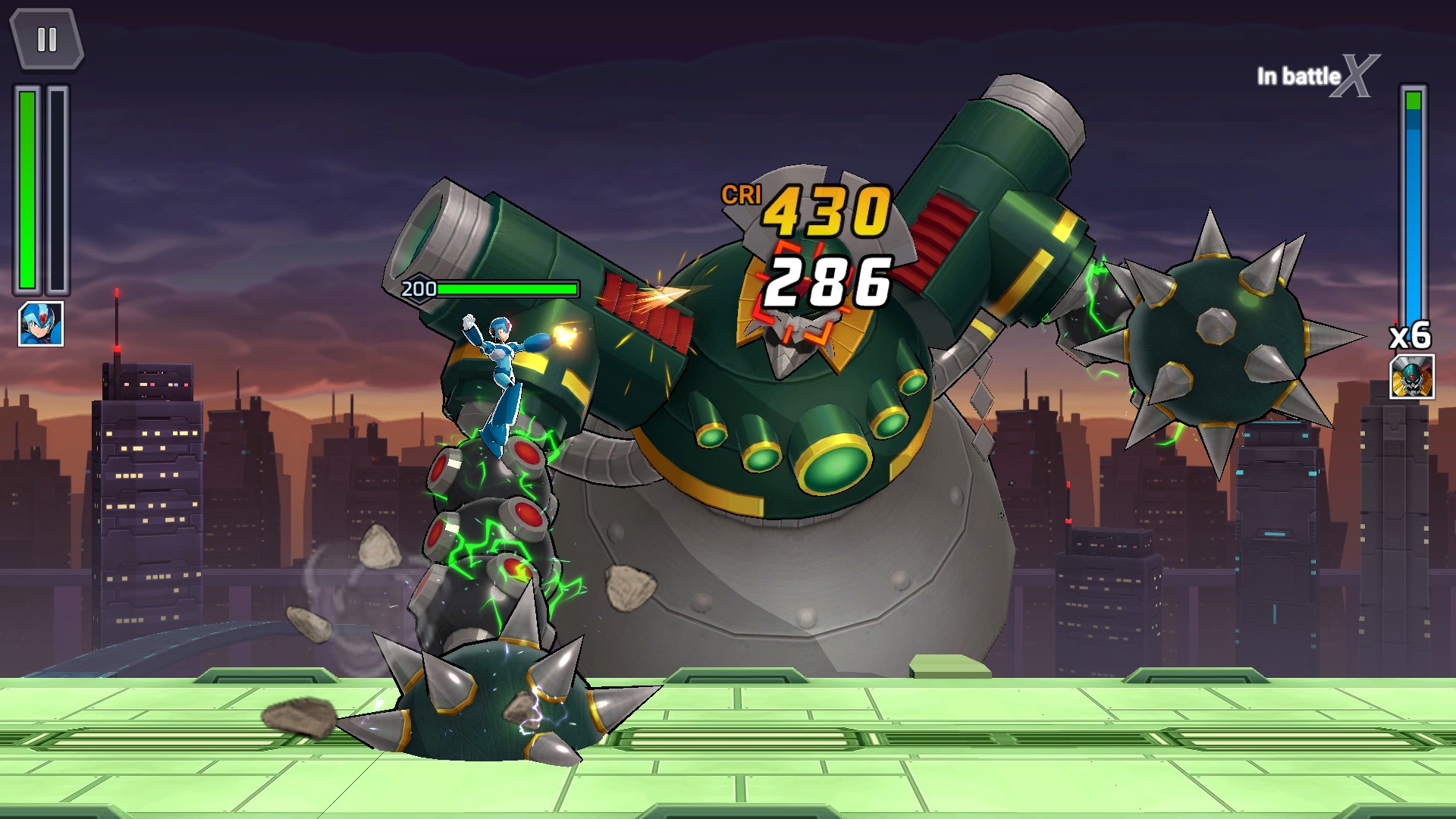Select the boss portrait icon
Image resolution: width=1456 pixels, height=819 pixels.
1412,377
